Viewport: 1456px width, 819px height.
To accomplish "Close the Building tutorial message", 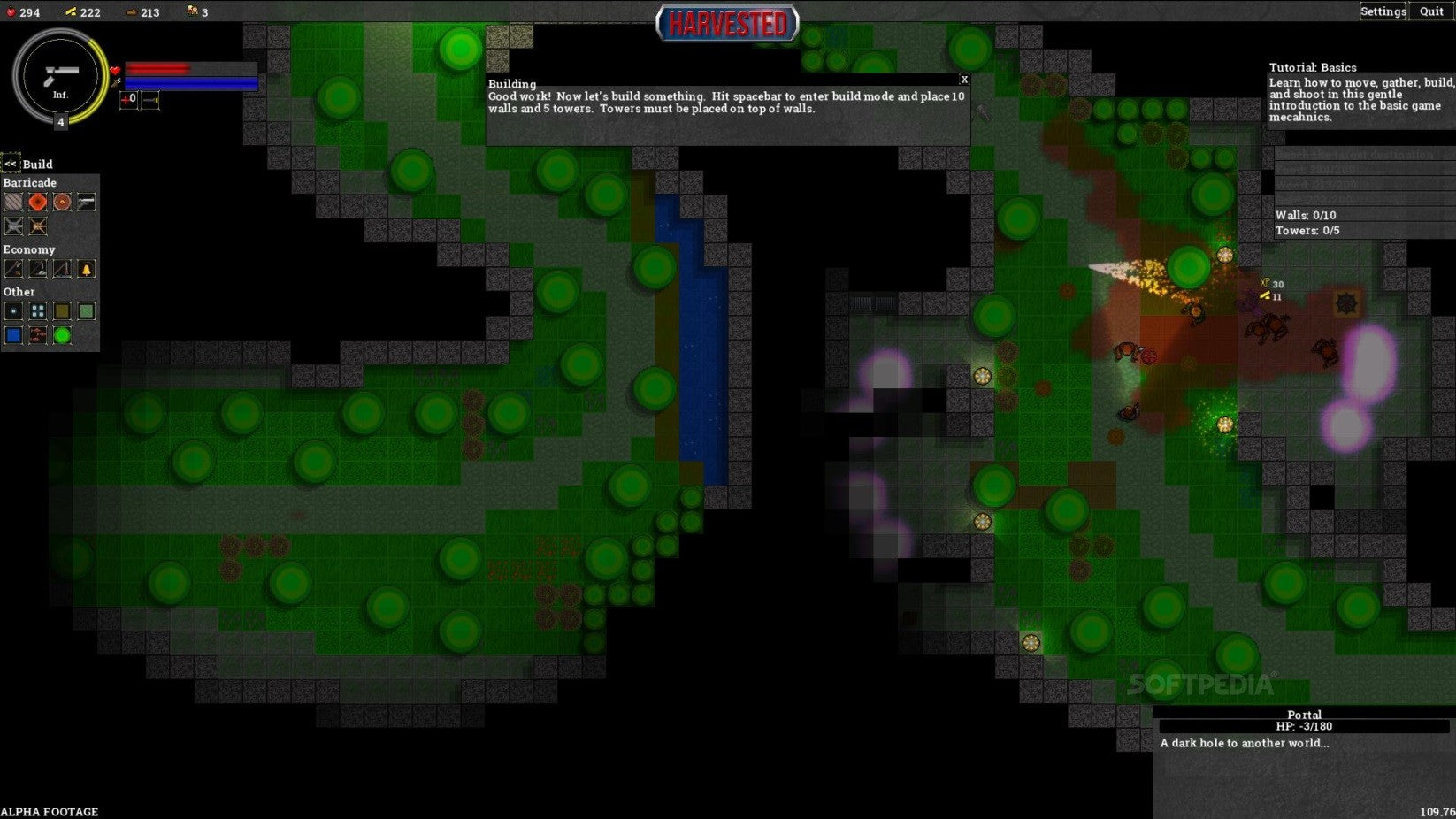I will pos(964,80).
